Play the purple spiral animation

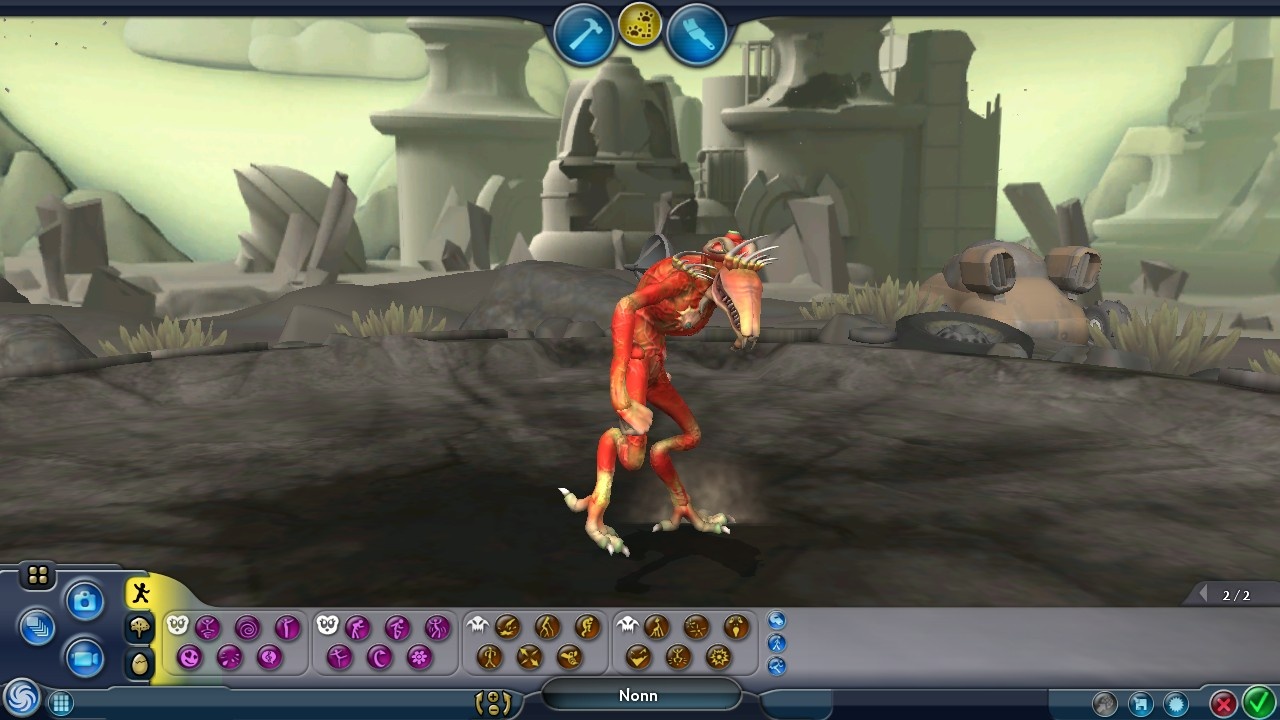coord(247,628)
